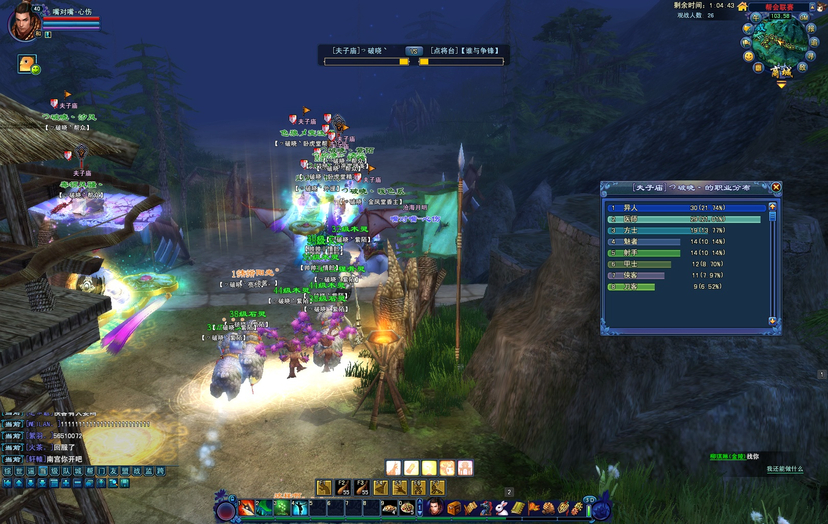Open the treasure chest bag icon
The image size is (828, 524).
click(453, 508)
